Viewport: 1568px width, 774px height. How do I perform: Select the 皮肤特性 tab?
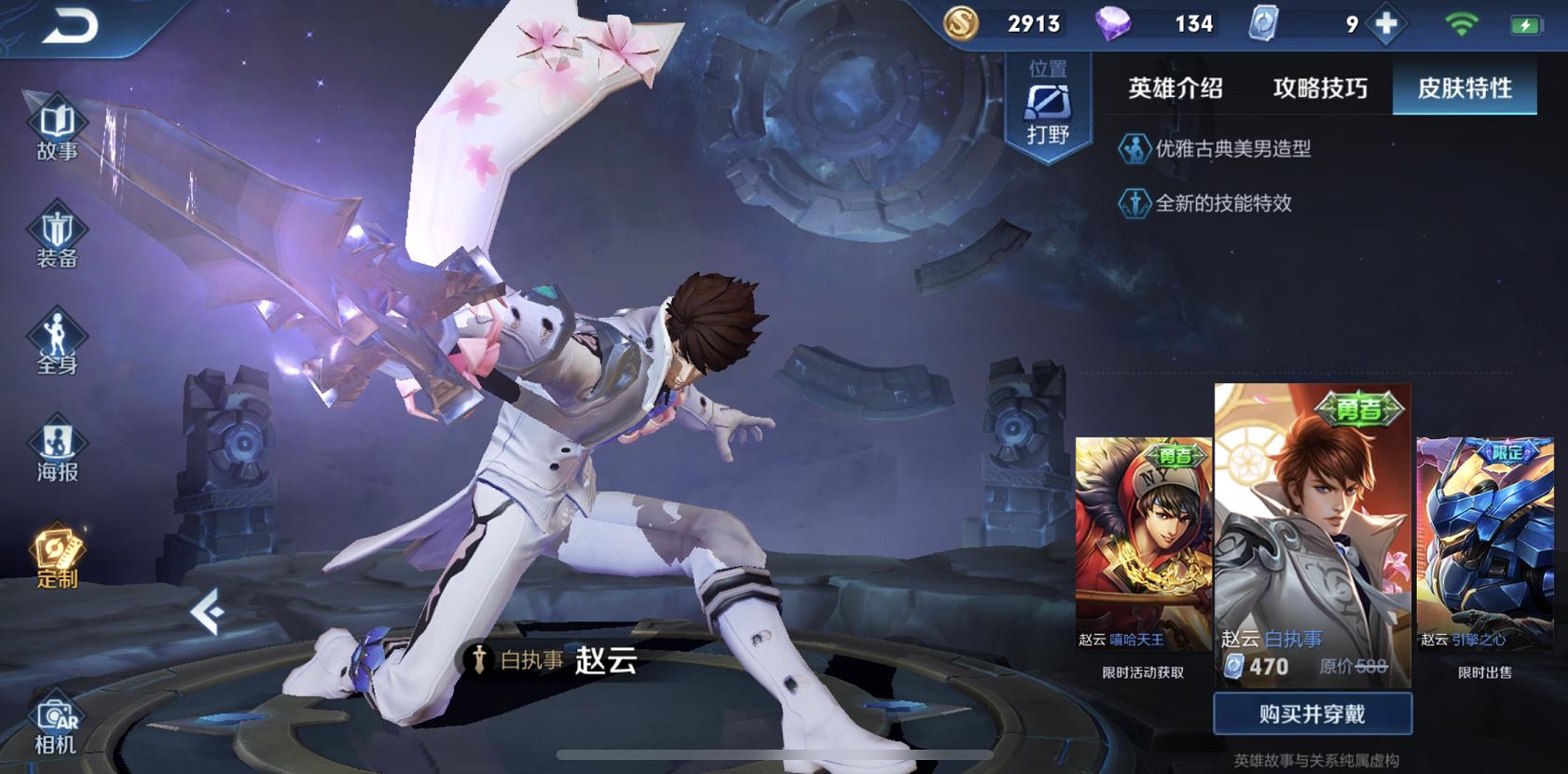click(x=1465, y=89)
